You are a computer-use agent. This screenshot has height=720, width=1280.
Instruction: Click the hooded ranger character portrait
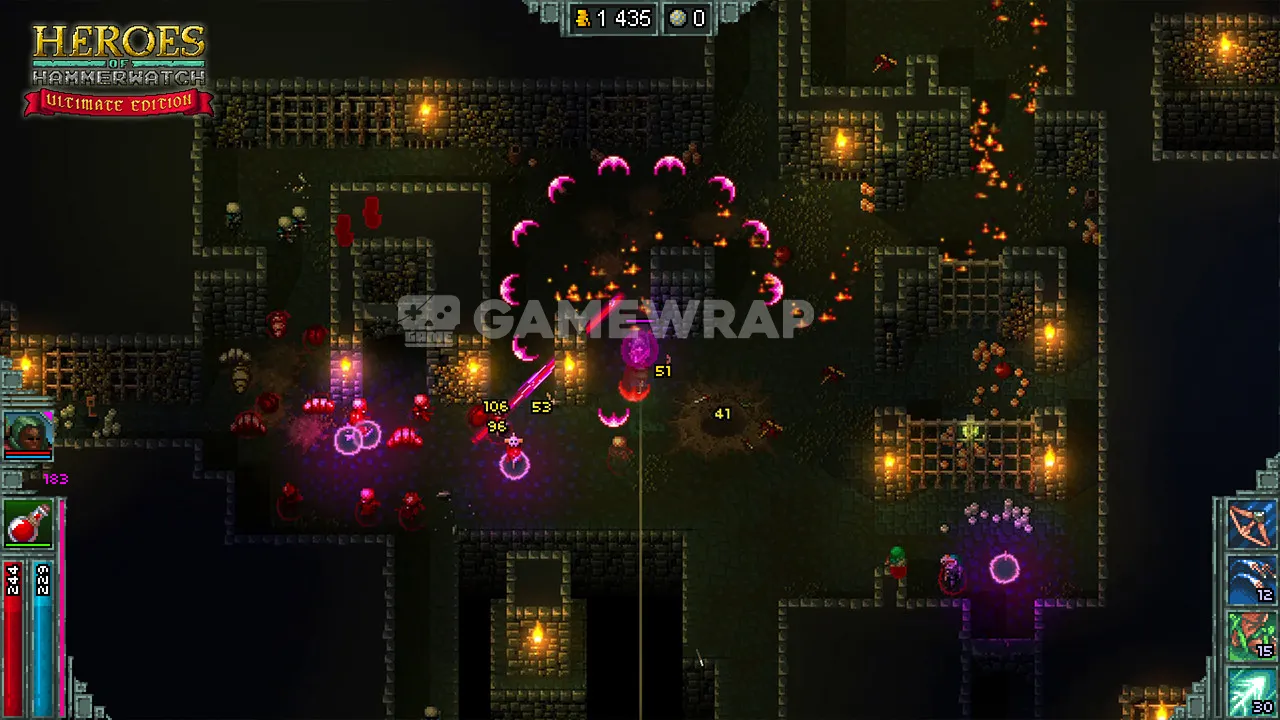(28, 434)
